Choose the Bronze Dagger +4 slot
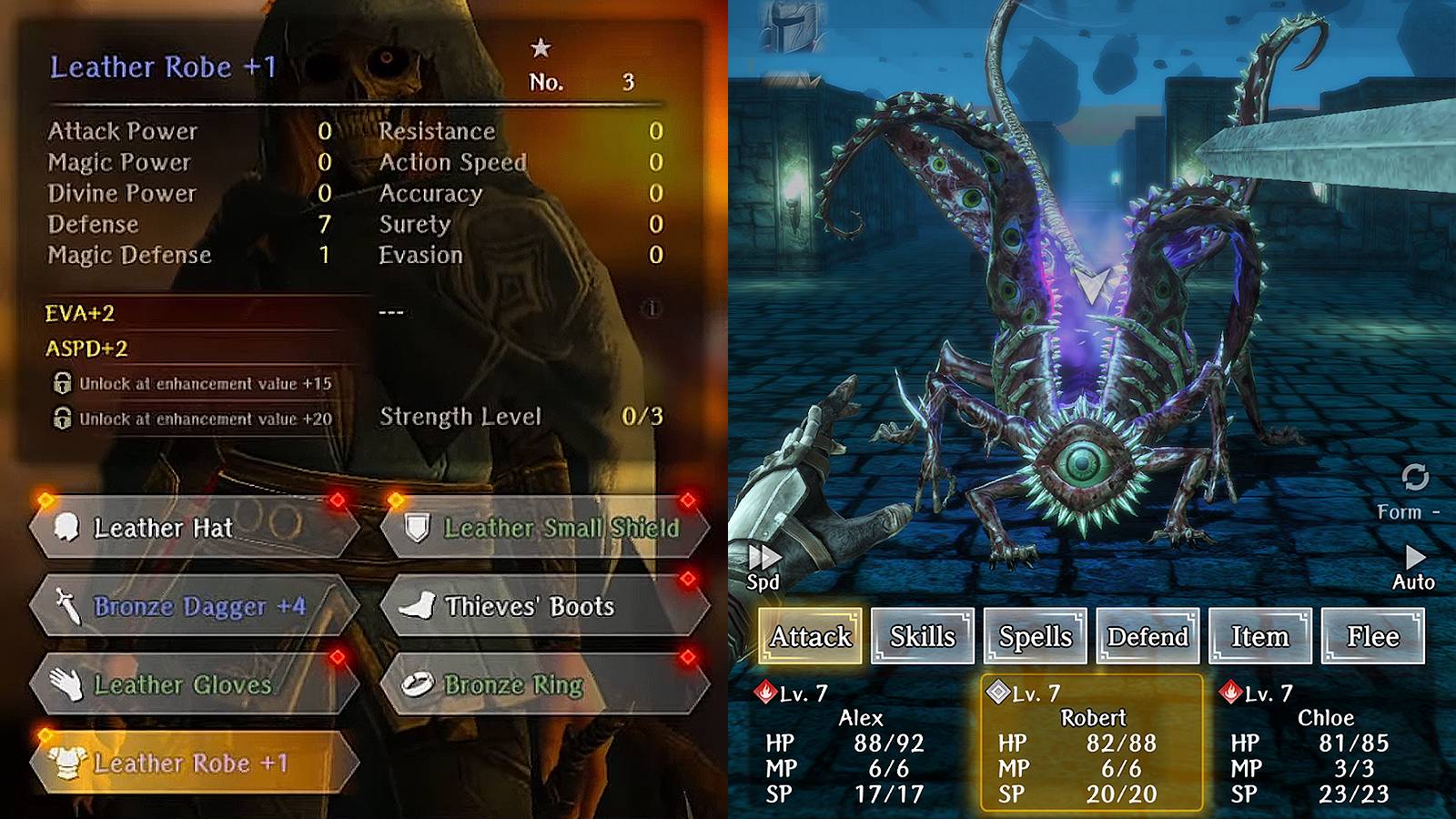The height and width of the screenshot is (819, 1456). (x=194, y=606)
